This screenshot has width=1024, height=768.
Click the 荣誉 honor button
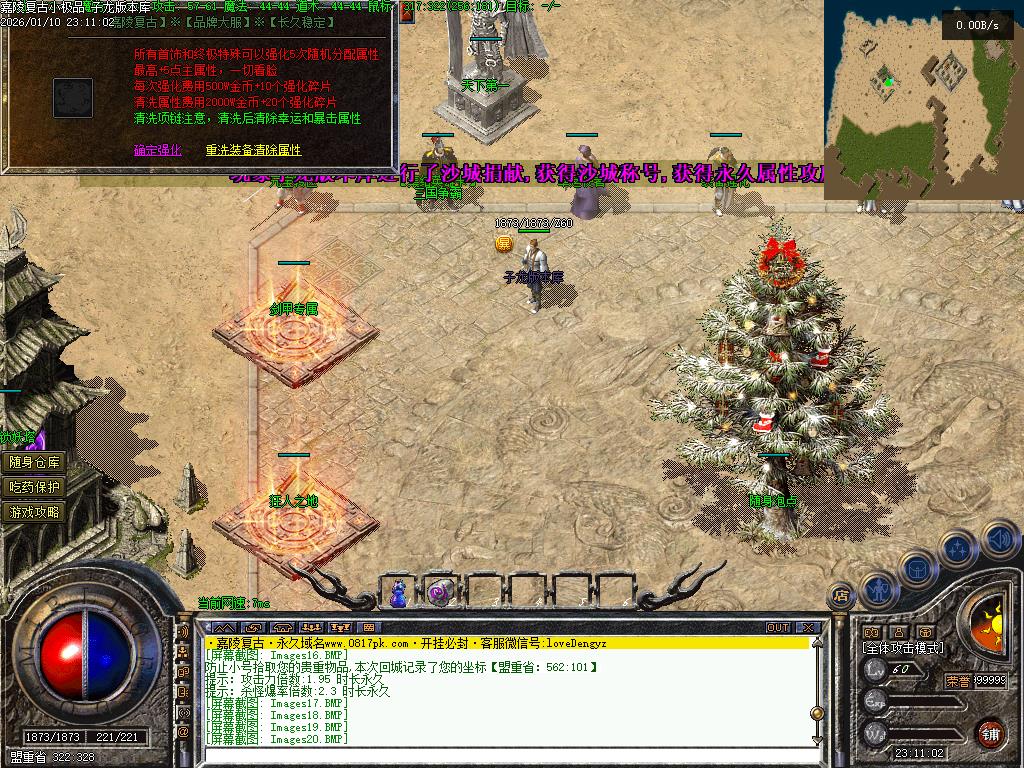[x=957, y=680]
